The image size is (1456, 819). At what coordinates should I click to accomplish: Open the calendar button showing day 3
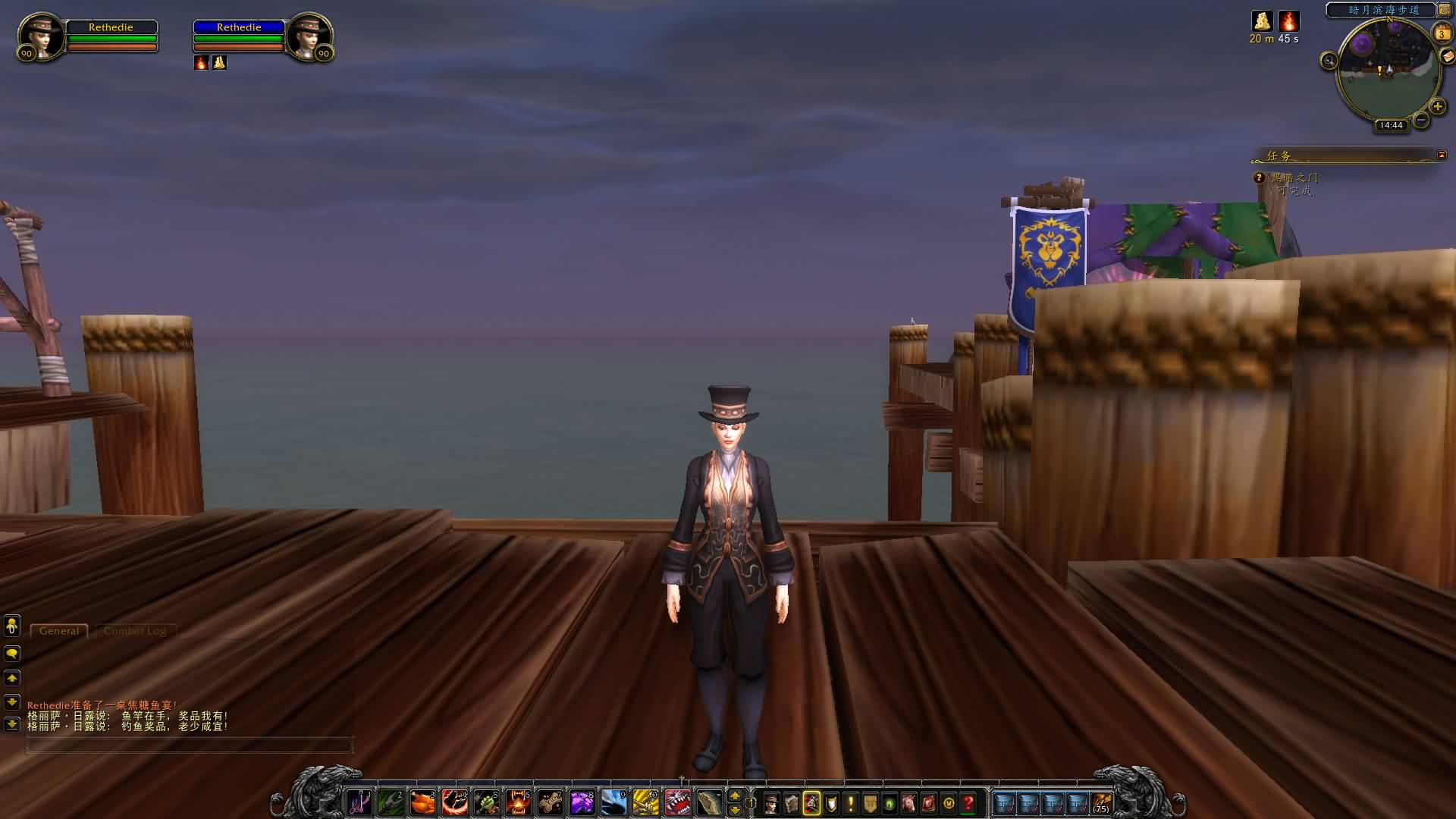point(1441,33)
